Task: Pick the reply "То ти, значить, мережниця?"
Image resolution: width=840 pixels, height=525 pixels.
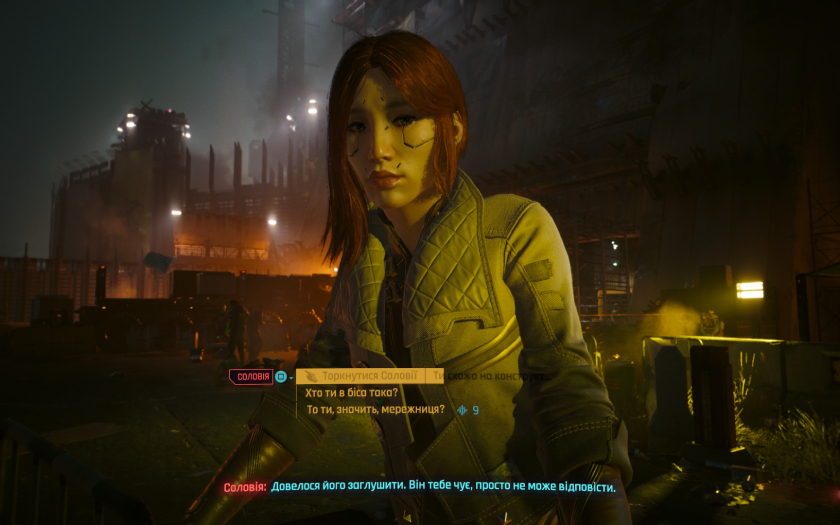Action: click(x=375, y=410)
